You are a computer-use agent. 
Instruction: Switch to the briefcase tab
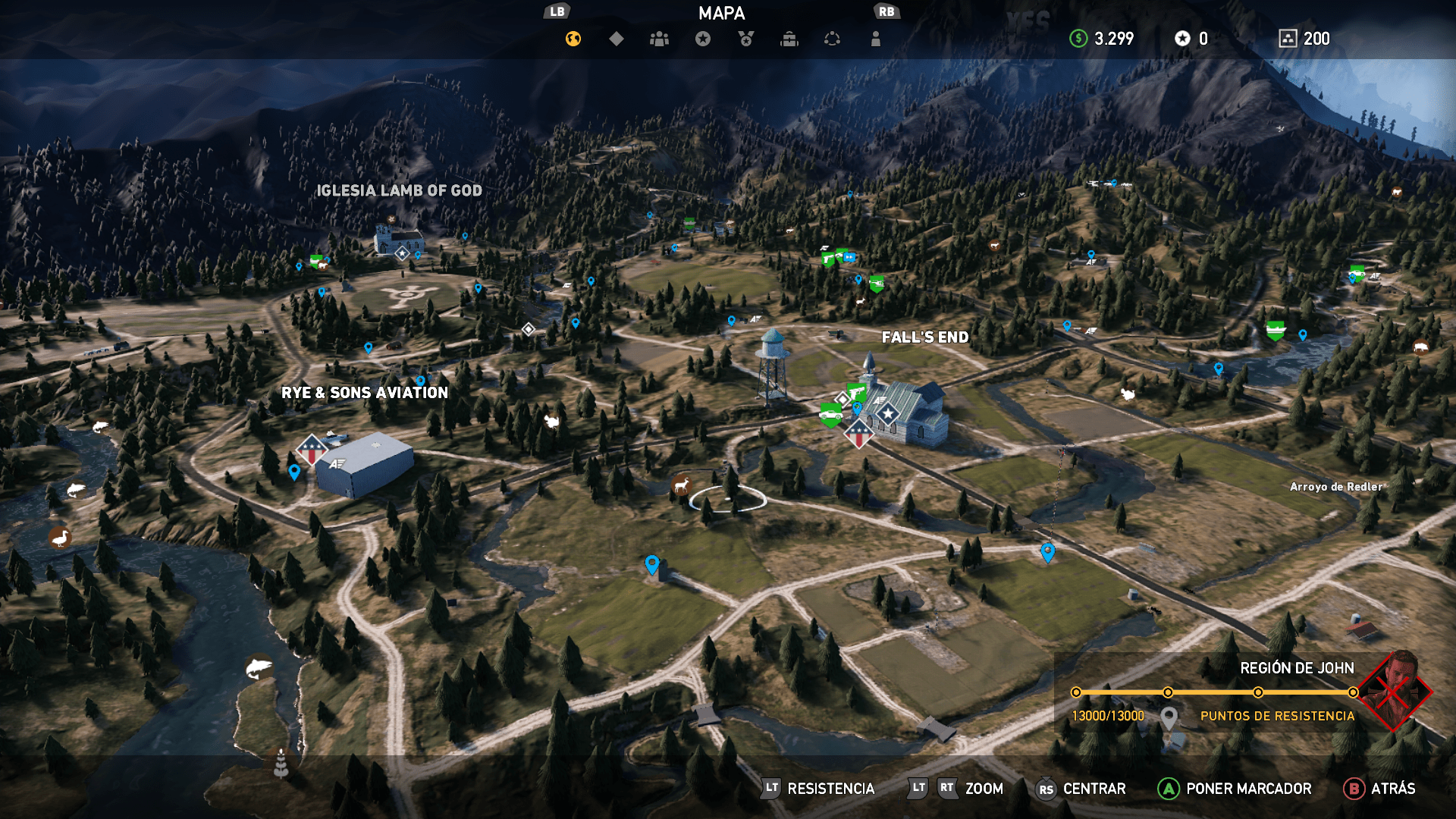point(789,39)
